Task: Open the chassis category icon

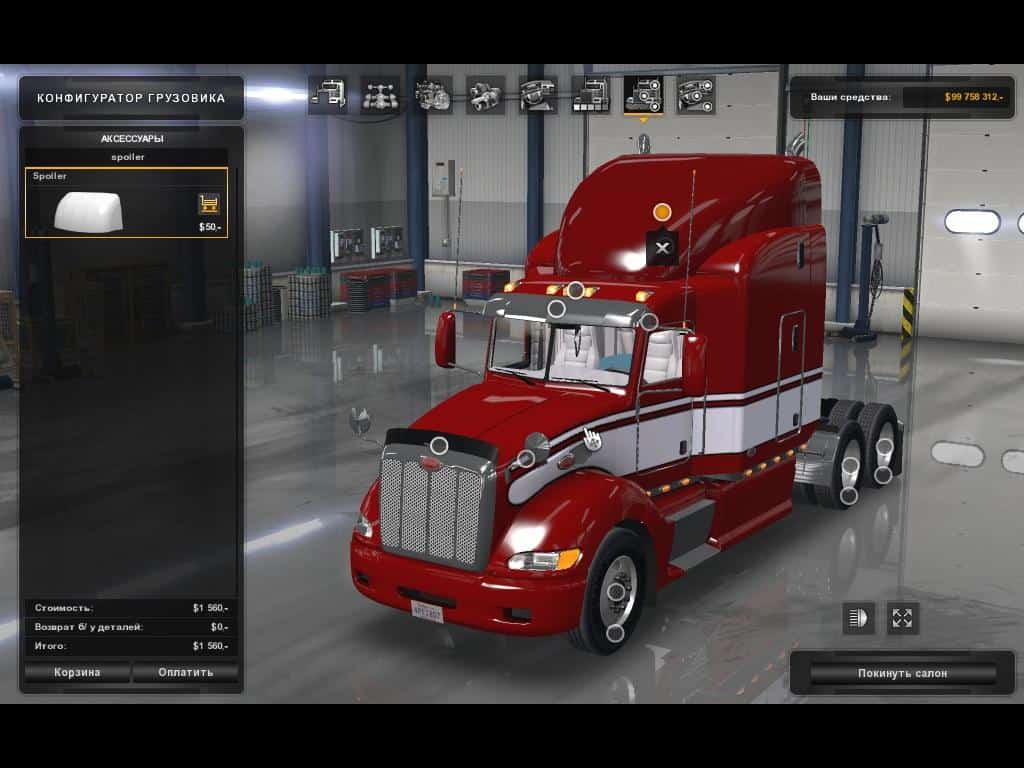Action: click(x=380, y=95)
